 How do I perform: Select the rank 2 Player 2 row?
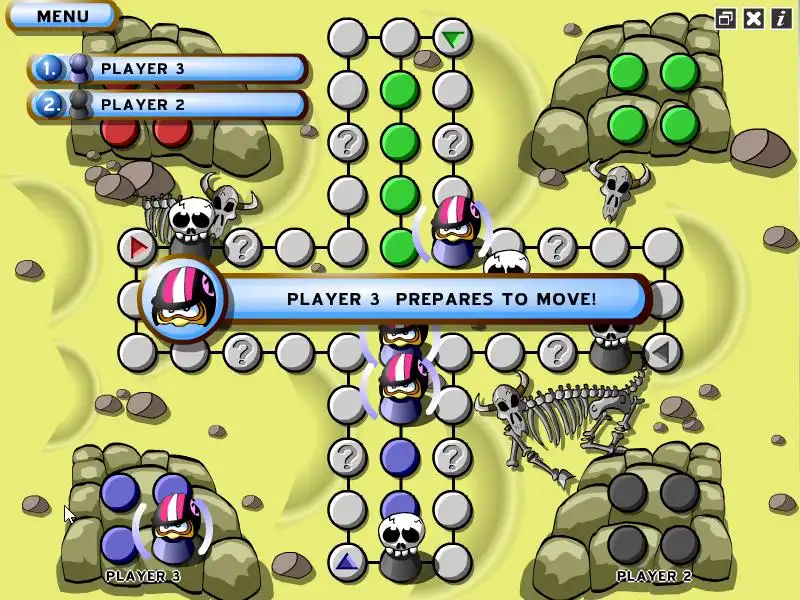point(168,104)
